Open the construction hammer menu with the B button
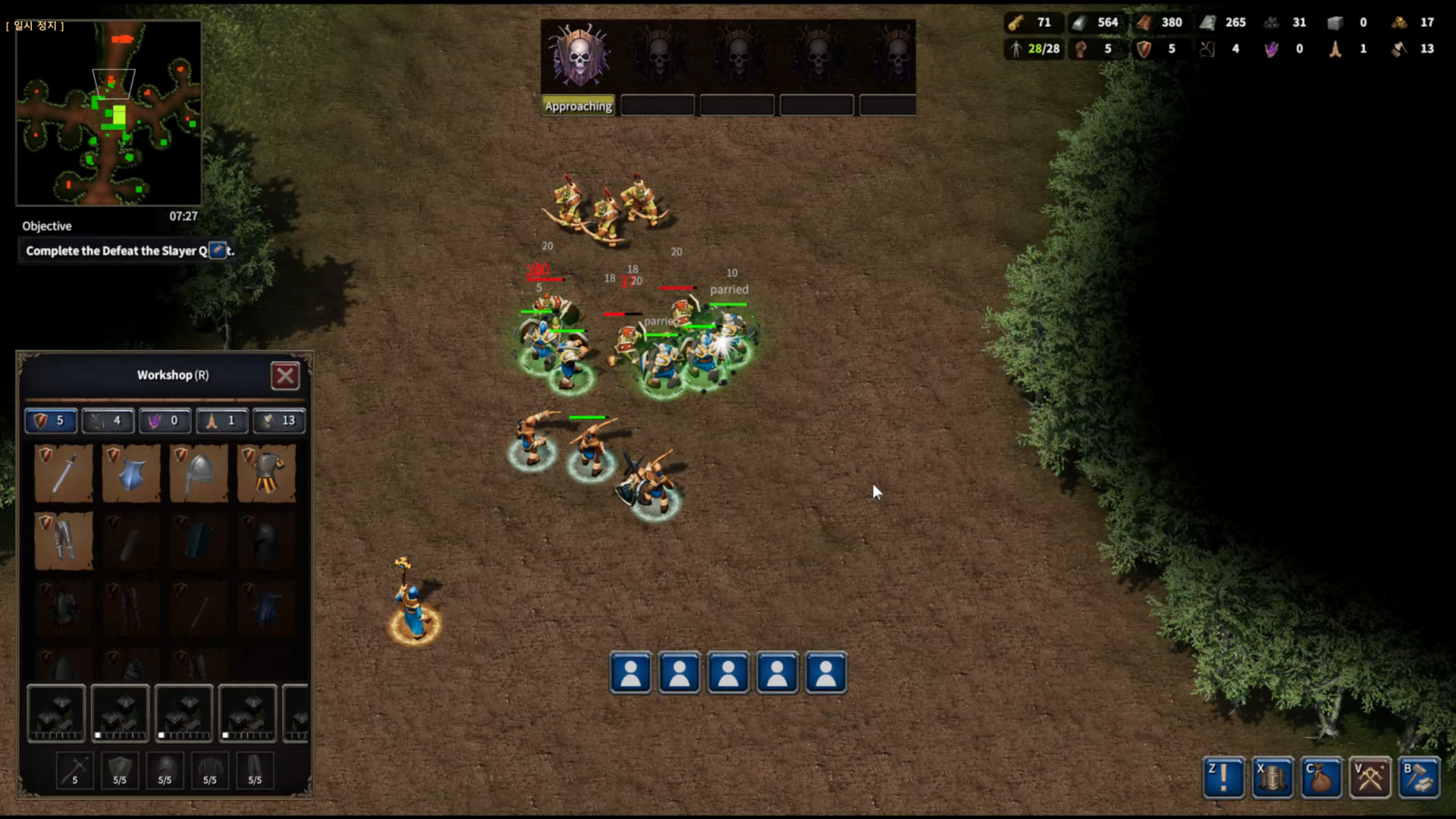Image resolution: width=1456 pixels, height=819 pixels. point(1420,777)
